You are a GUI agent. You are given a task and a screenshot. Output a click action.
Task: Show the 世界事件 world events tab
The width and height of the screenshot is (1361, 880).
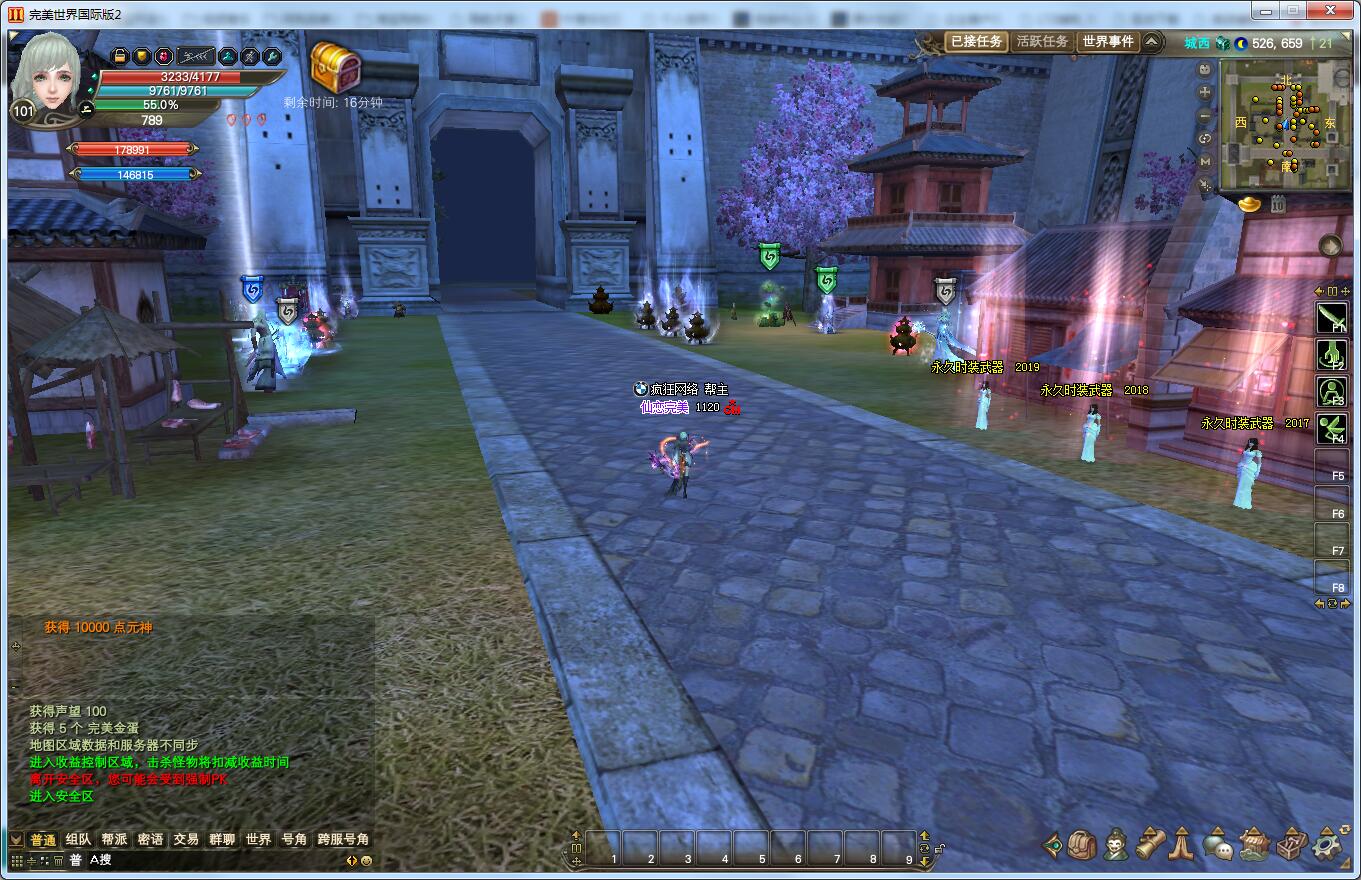[x=1108, y=42]
